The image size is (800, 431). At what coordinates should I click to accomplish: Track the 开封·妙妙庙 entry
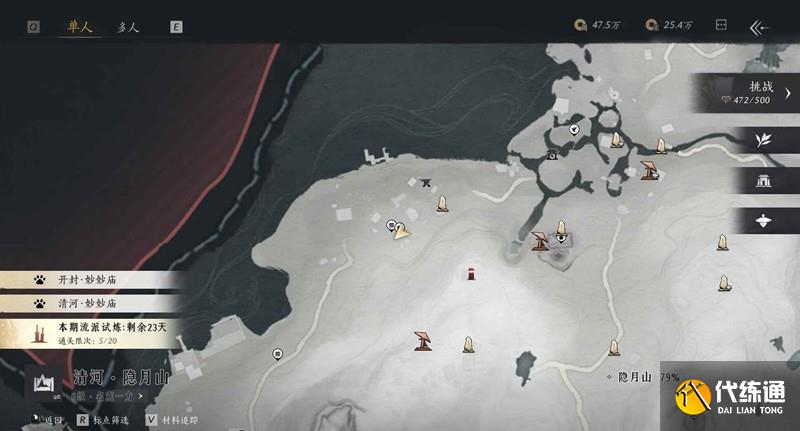point(90,281)
